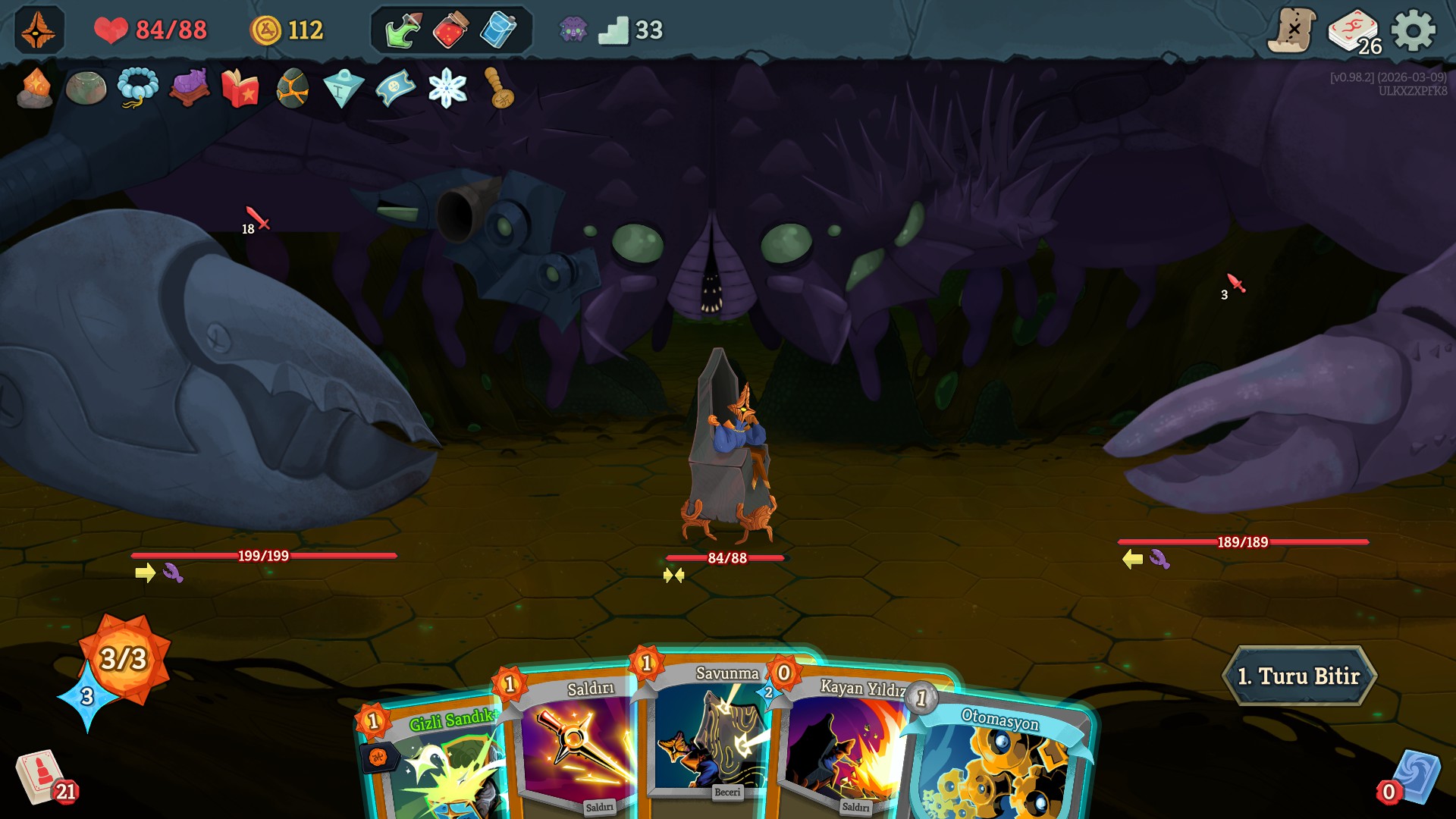Open the gear settings menu

click(x=1413, y=31)
